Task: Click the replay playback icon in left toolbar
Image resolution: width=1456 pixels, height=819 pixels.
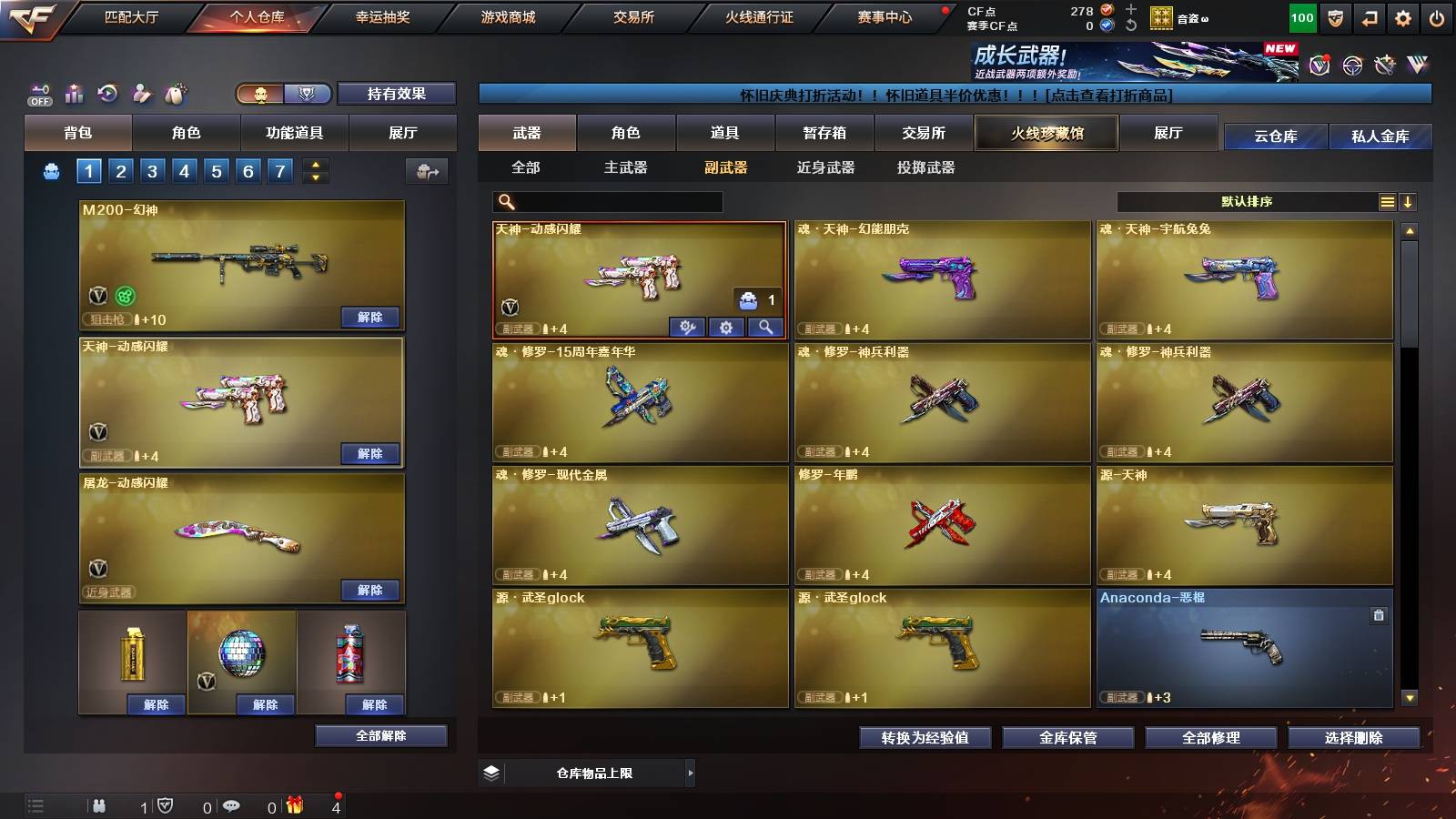Action: click(107, 92)
